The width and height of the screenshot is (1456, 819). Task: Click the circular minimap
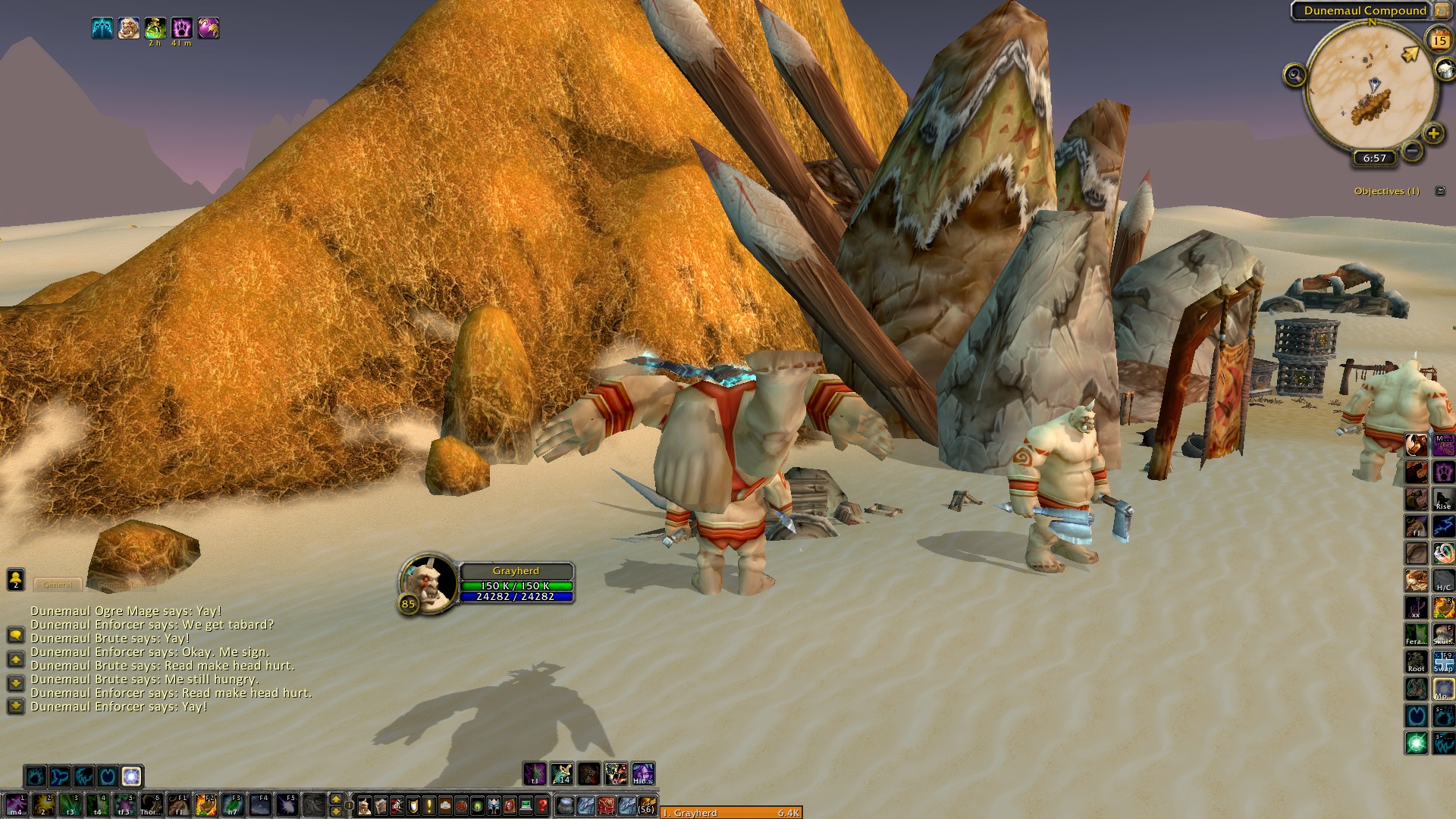coord(1371,85)
